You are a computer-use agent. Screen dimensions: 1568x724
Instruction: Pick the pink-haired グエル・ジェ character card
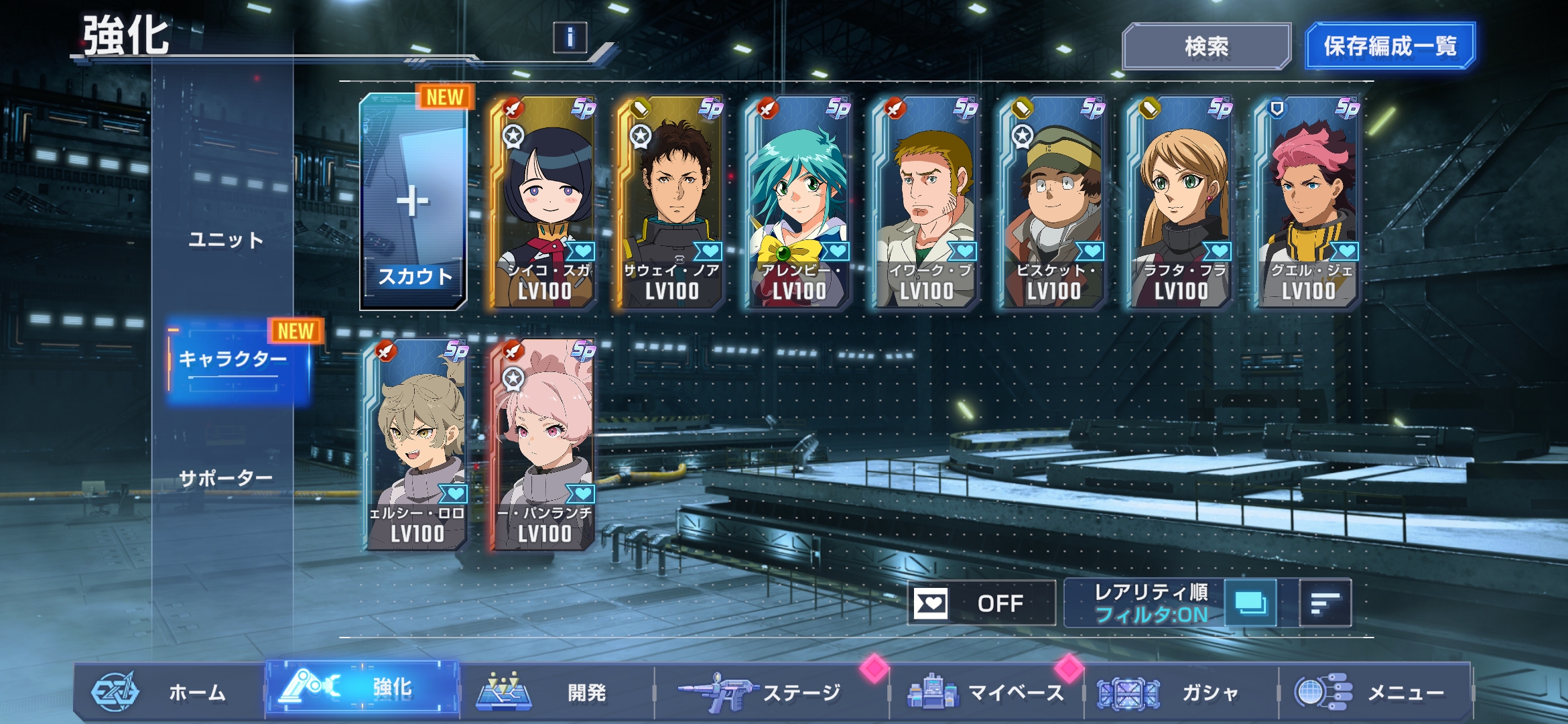tap(1307, 202)
